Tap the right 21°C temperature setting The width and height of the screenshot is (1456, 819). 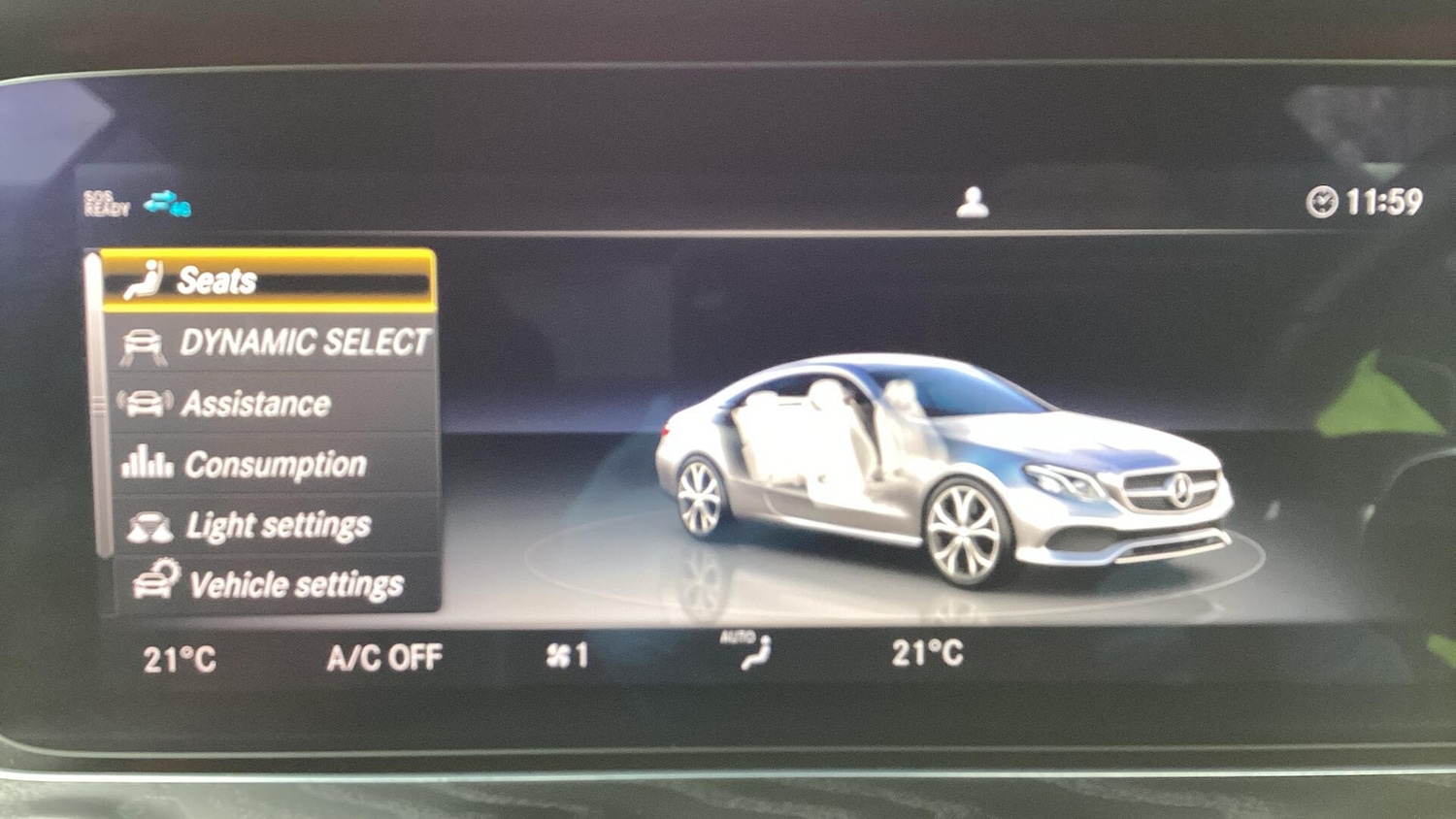coord(927,653)
